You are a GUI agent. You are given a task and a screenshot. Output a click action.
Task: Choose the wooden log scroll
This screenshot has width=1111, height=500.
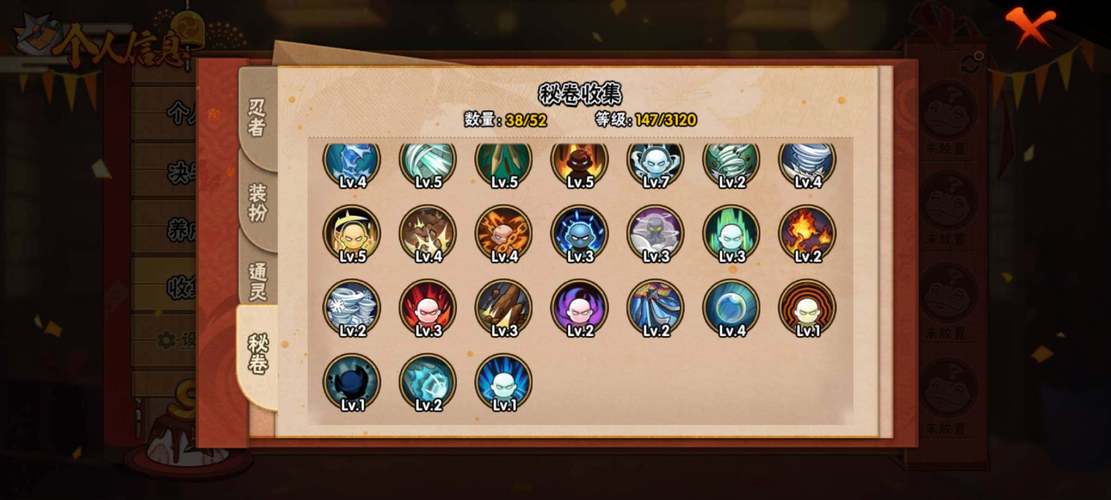[503, 307]
